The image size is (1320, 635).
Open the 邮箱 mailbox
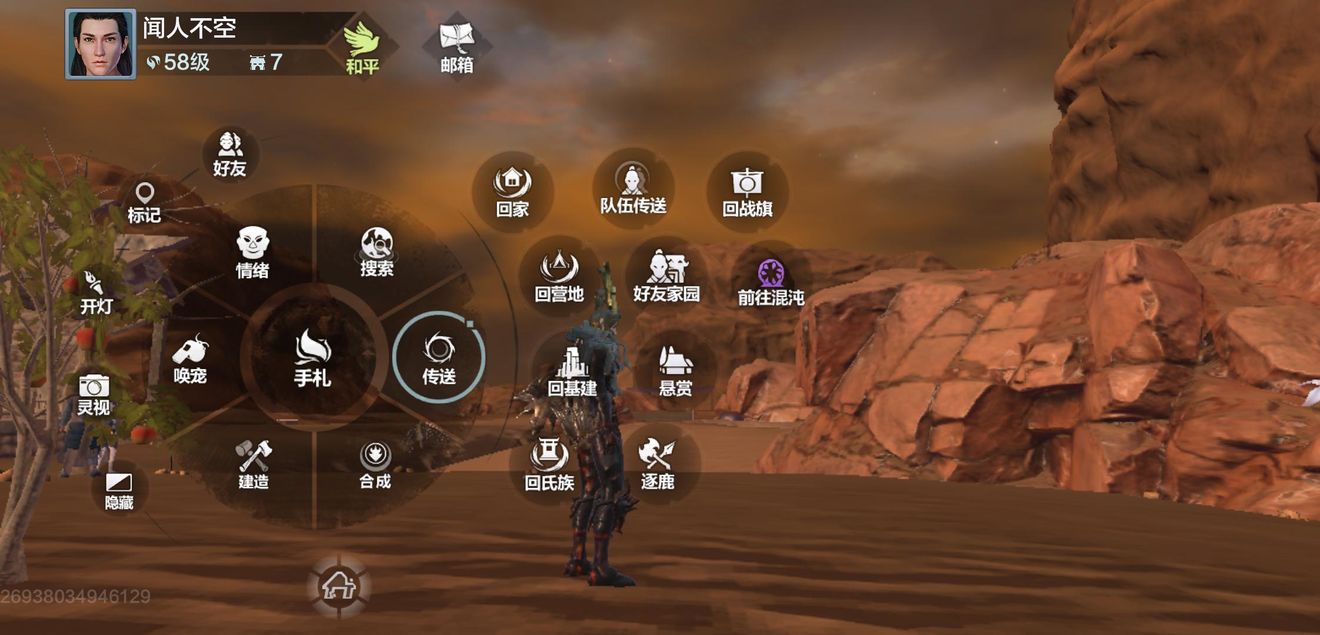(x=457, y=48)
